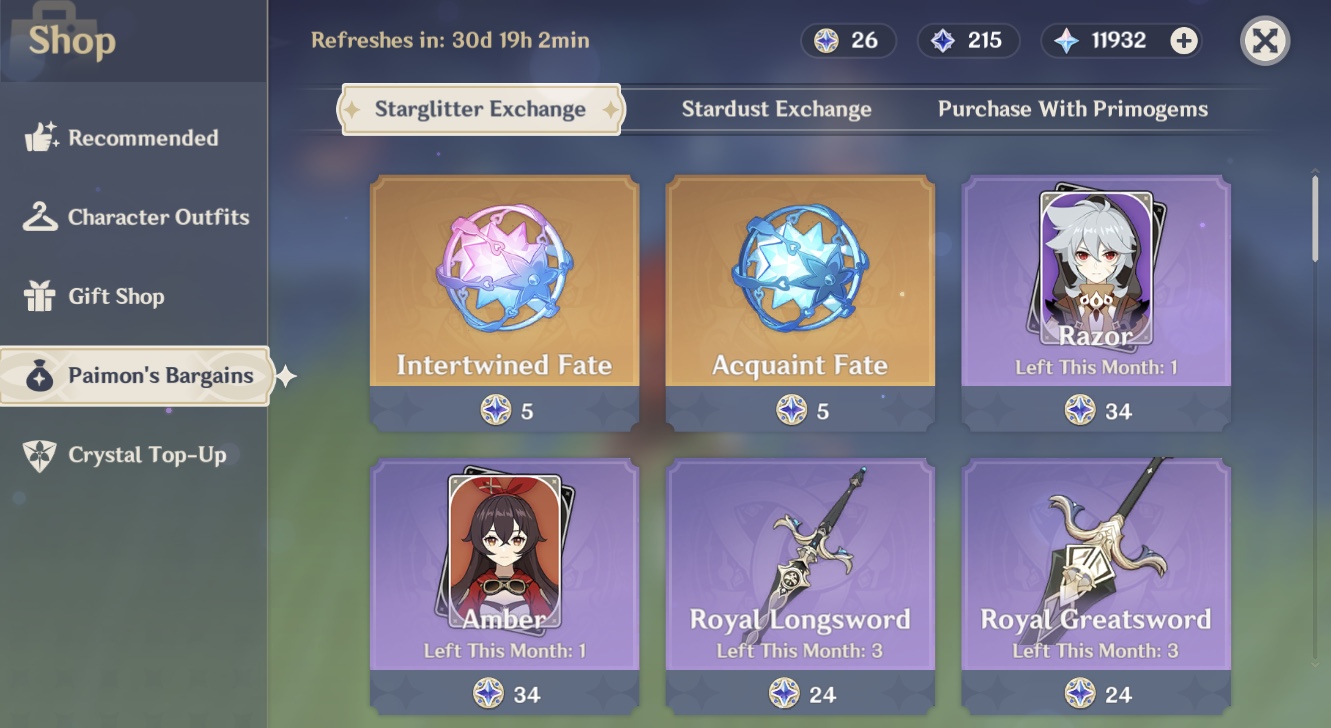This screenshot has height=728, width=1331.
Task: Click the Masterless Starglitter currency counter
Action: tap(848, 41)
